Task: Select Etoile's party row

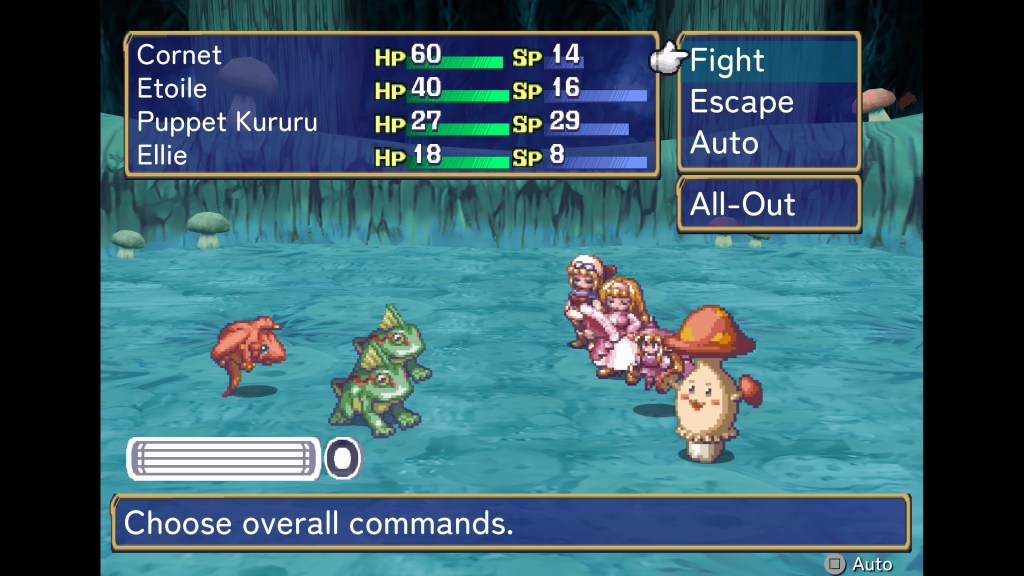Action: click(172, 89)
